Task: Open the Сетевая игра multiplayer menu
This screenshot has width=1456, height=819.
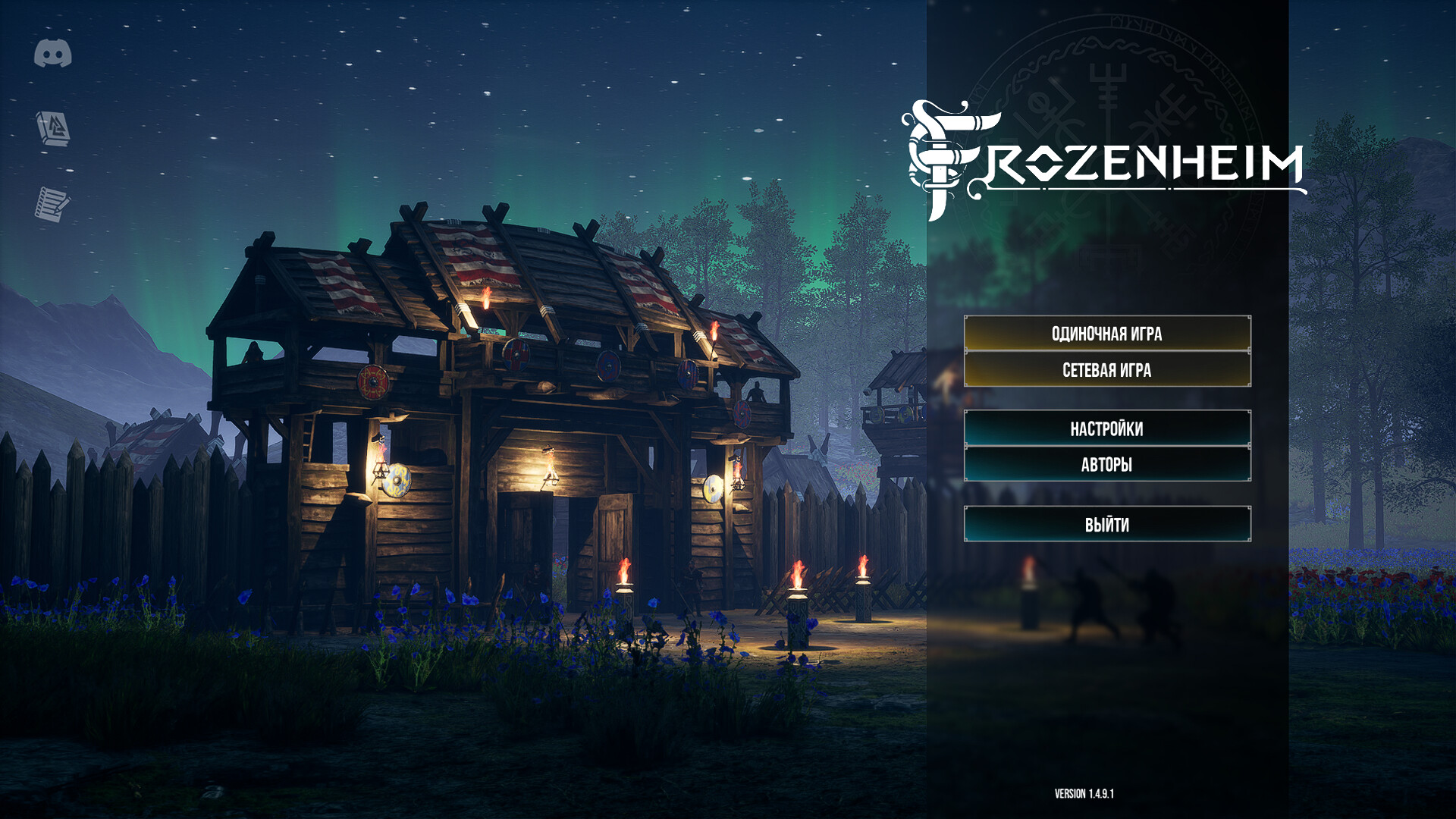Action: pos(1106,370)
